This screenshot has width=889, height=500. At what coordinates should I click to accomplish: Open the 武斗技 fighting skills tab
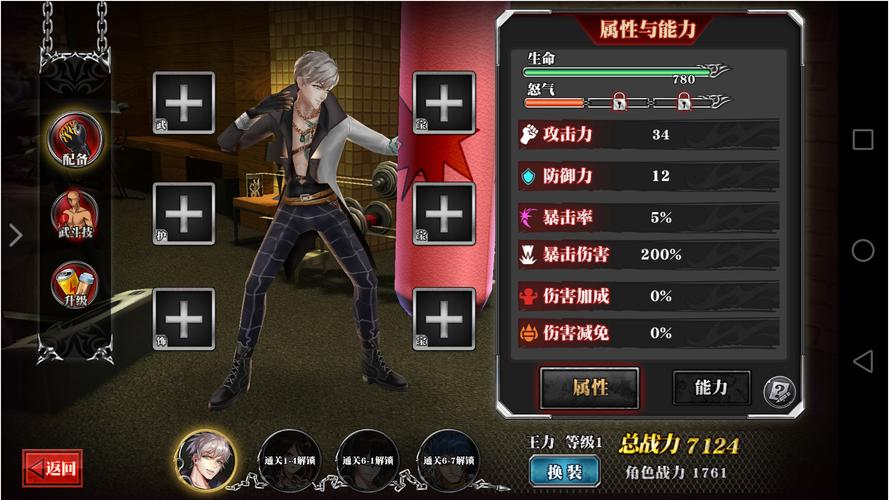(74, 214)
